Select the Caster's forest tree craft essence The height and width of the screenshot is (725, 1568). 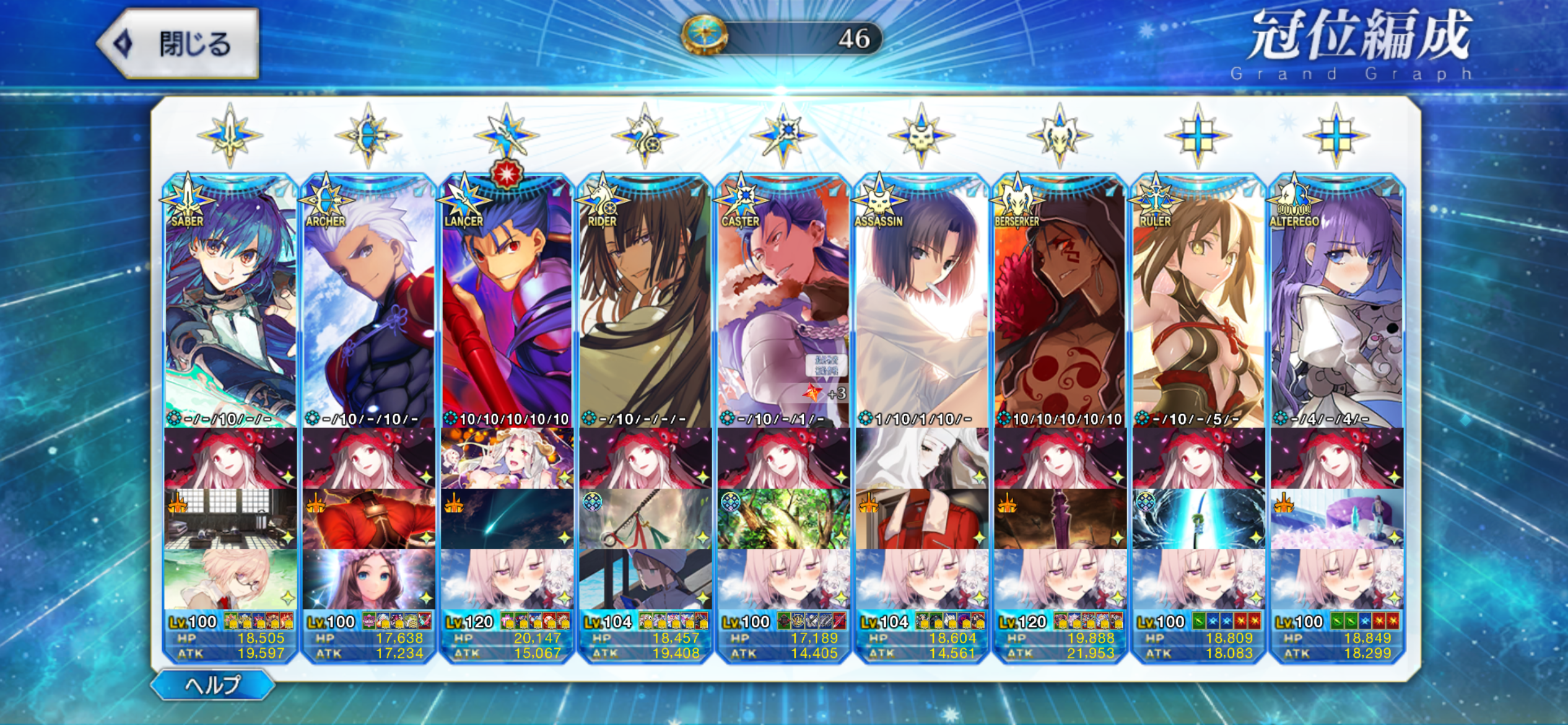[x=783, y=519]
